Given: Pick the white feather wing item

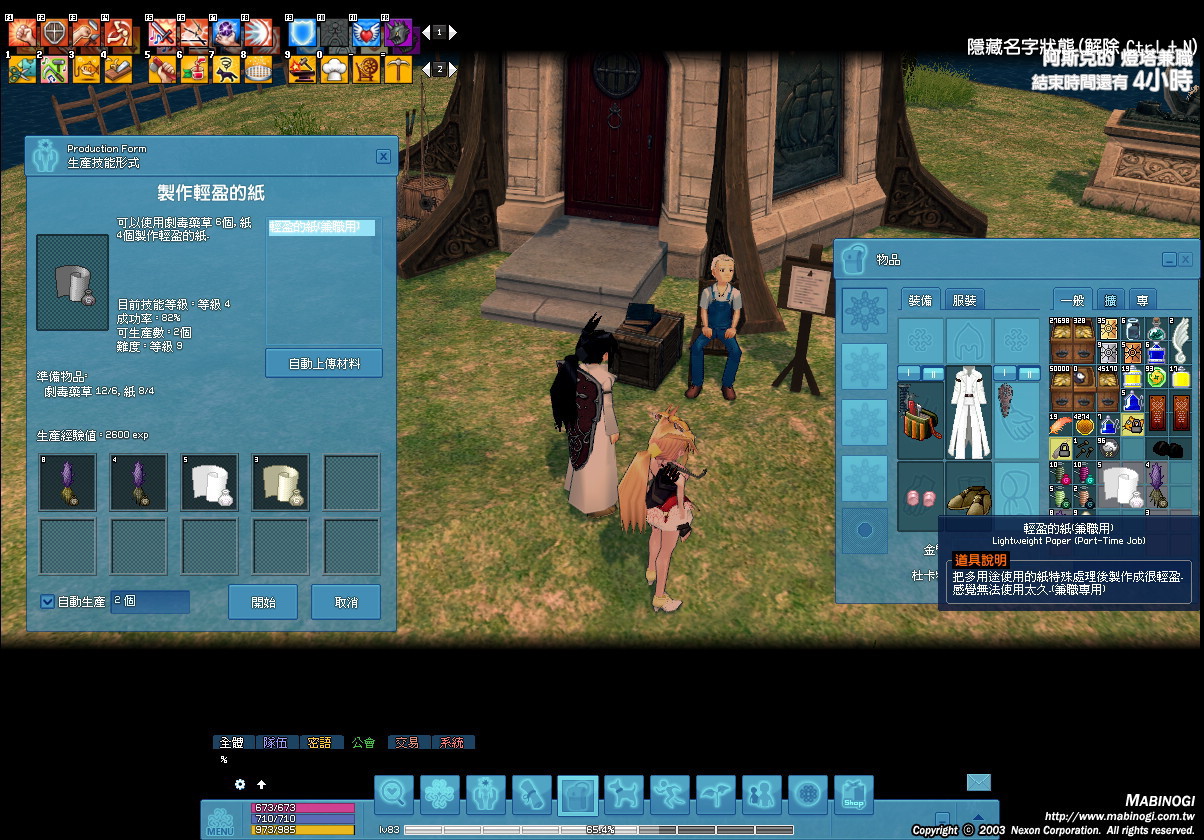Looking at the screenshot, I should (x=1181, y=331).
